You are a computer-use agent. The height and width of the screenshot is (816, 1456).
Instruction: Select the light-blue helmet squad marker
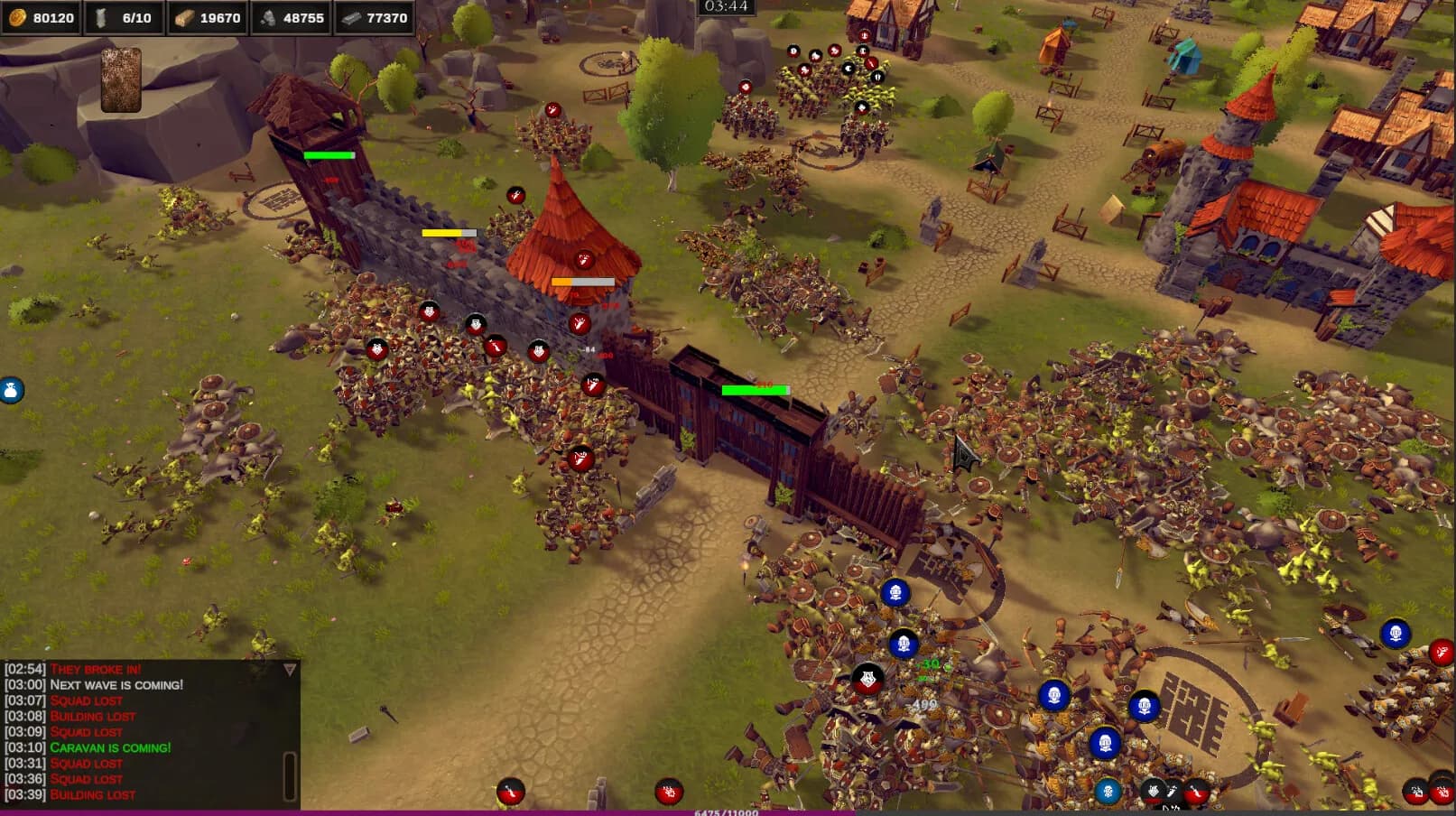coord(1108,792)
